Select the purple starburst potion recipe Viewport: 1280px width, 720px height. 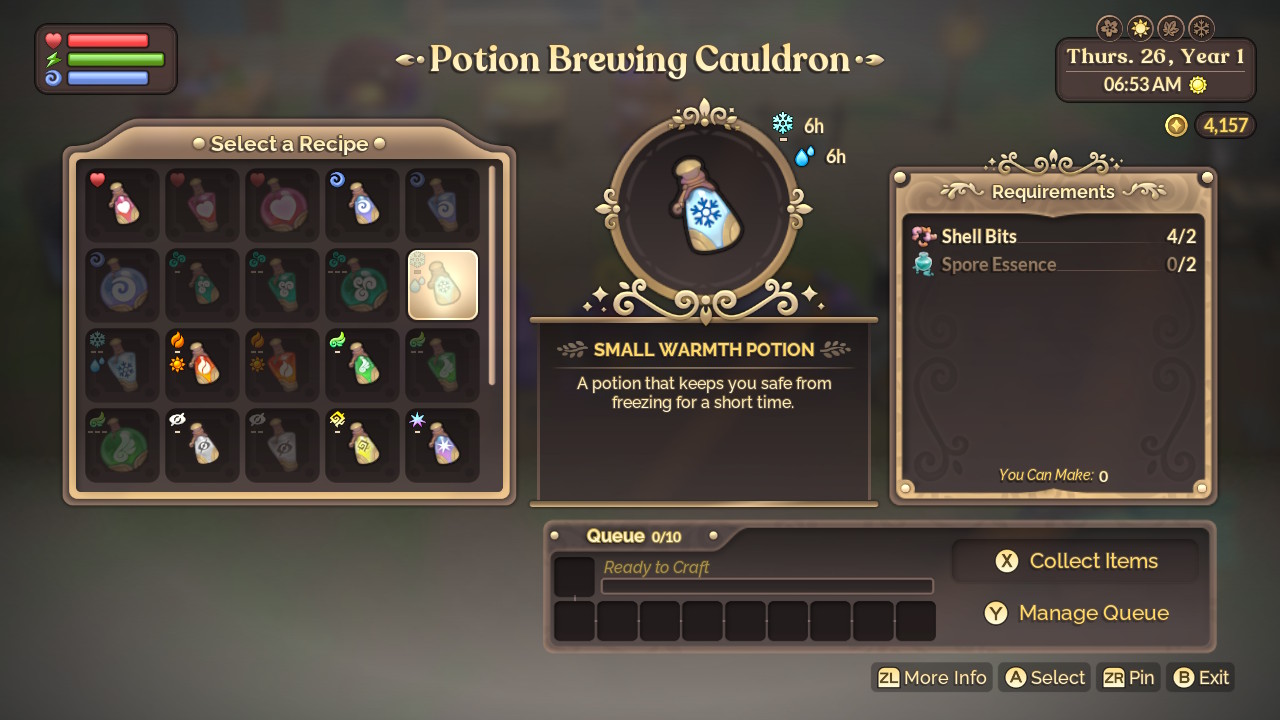click(x=443, y=445)
